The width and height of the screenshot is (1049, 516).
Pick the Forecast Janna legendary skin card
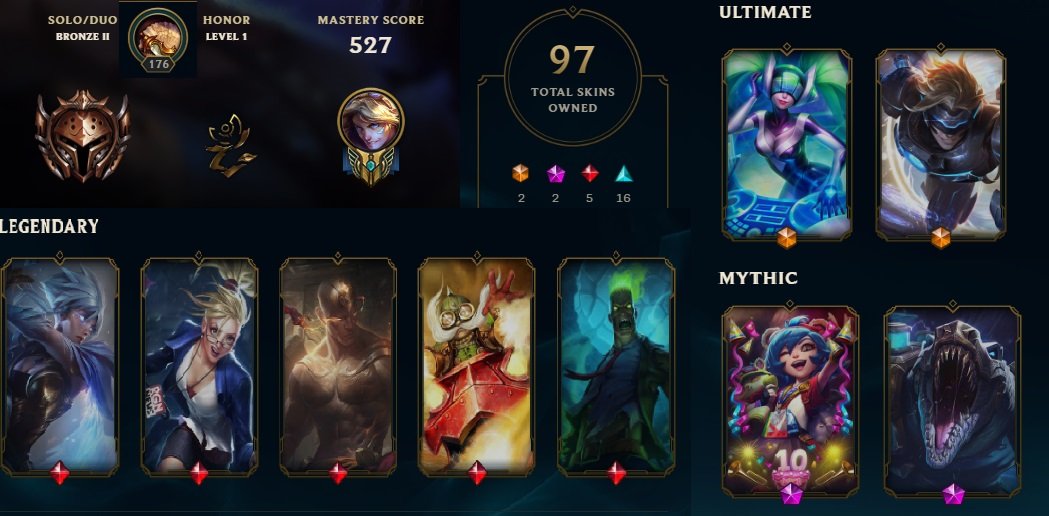pyautogui.click(x=198, y=365)
